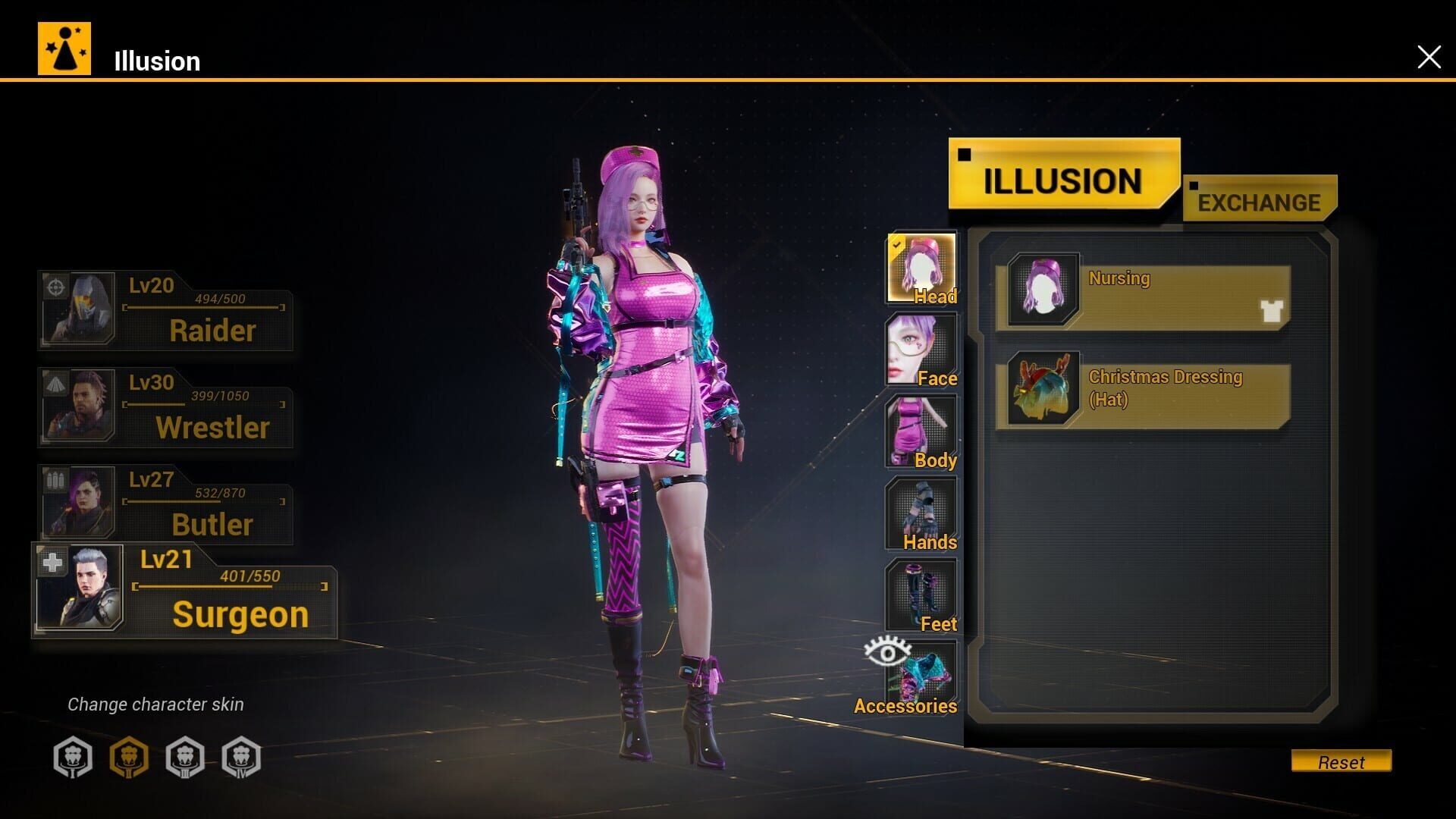Select character skin tier I icon
The width and height of the screenshot is (1456, 819).
click(x=72, y=756)
